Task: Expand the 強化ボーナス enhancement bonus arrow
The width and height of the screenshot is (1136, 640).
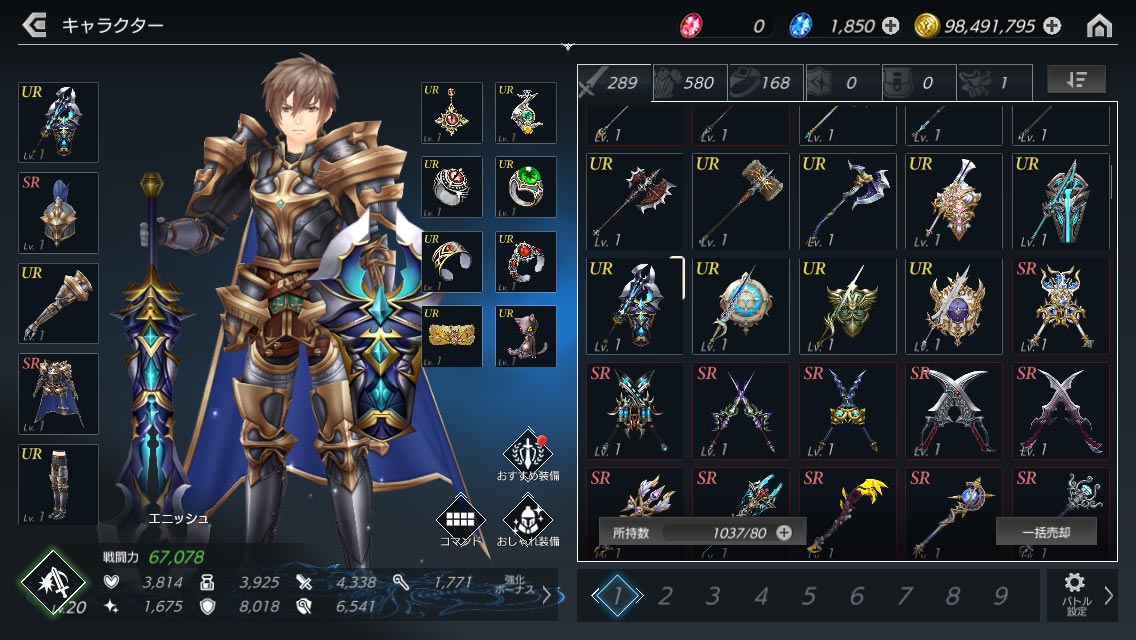Action: coord(546,596)
